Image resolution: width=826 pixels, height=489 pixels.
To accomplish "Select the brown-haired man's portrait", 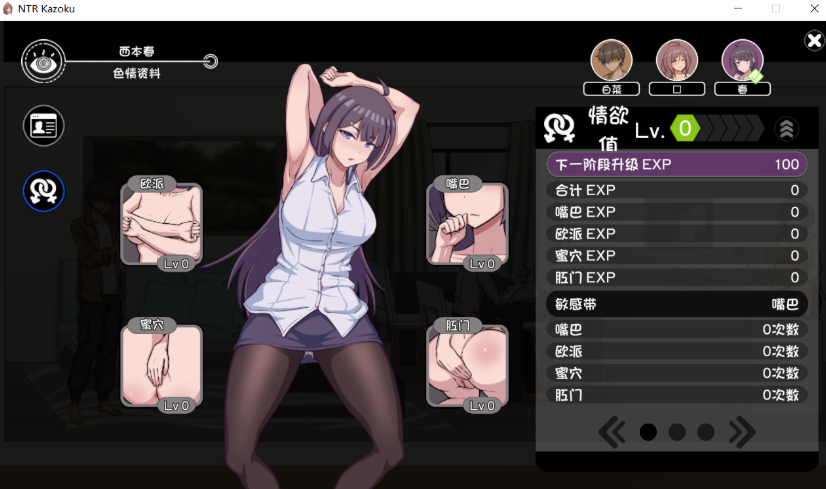I will 611,61.
